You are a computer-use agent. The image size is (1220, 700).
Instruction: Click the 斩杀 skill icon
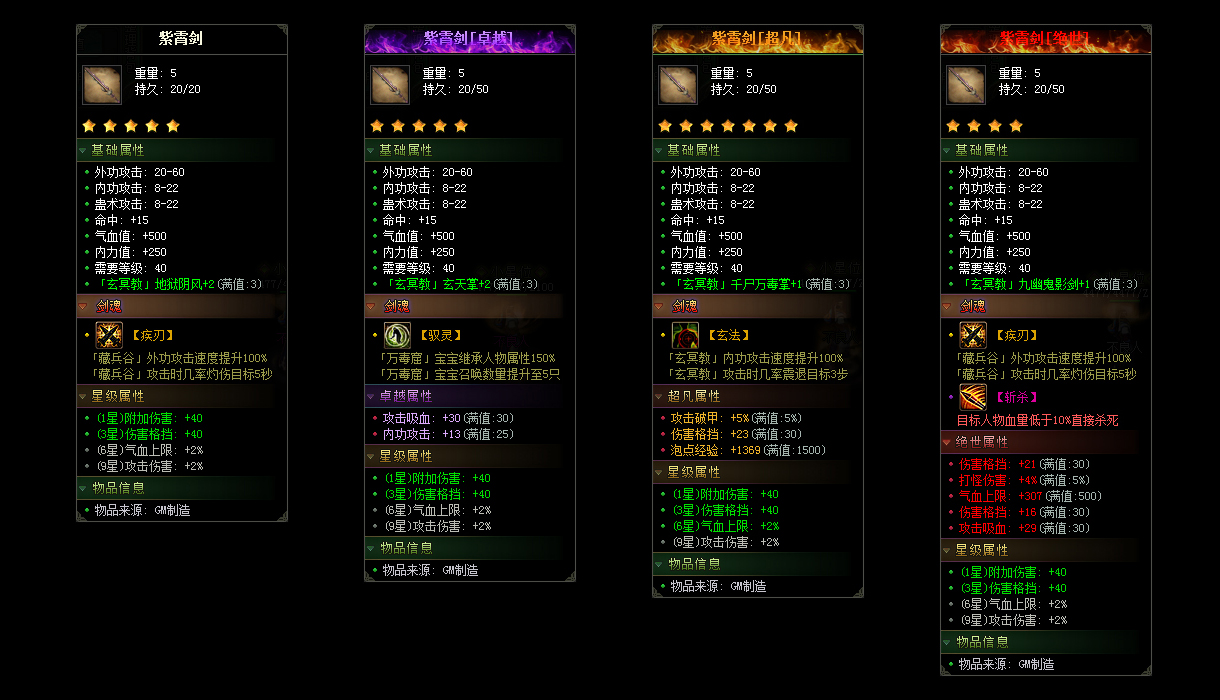coord(973,397)
